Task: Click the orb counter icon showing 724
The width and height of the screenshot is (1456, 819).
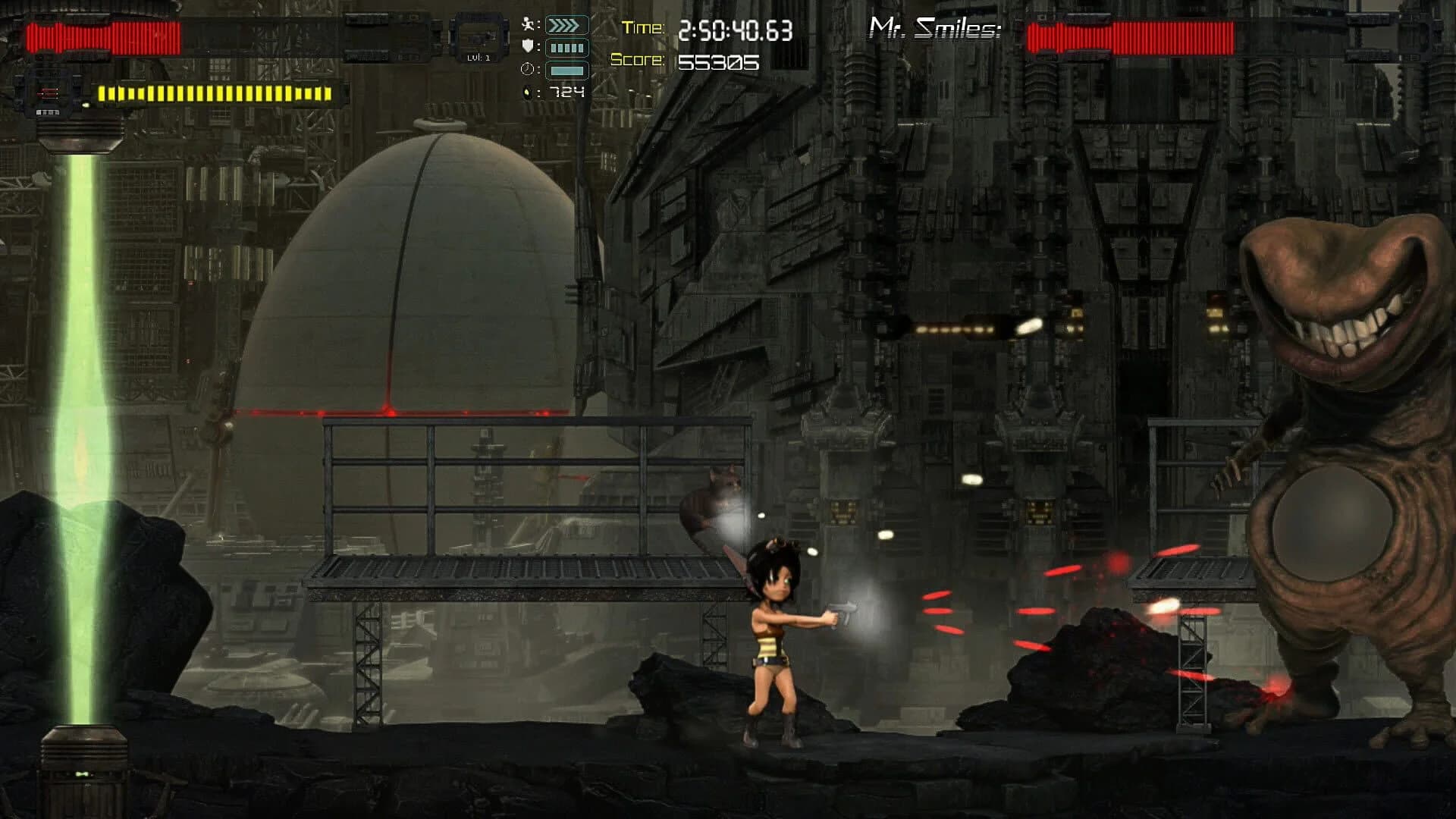Action: click(529, 93)
